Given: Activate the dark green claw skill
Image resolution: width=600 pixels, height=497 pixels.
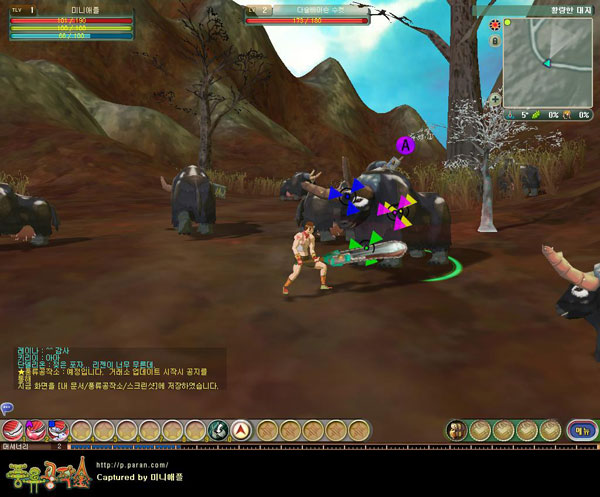Looking at the screenshot, I should [x=218, y=430].
